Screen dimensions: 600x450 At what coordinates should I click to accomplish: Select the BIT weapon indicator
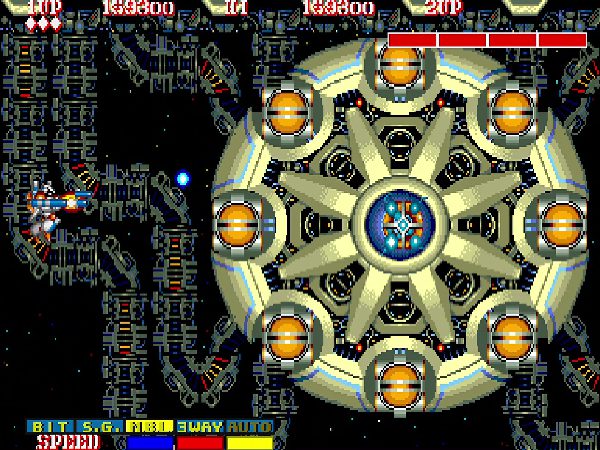52,426
